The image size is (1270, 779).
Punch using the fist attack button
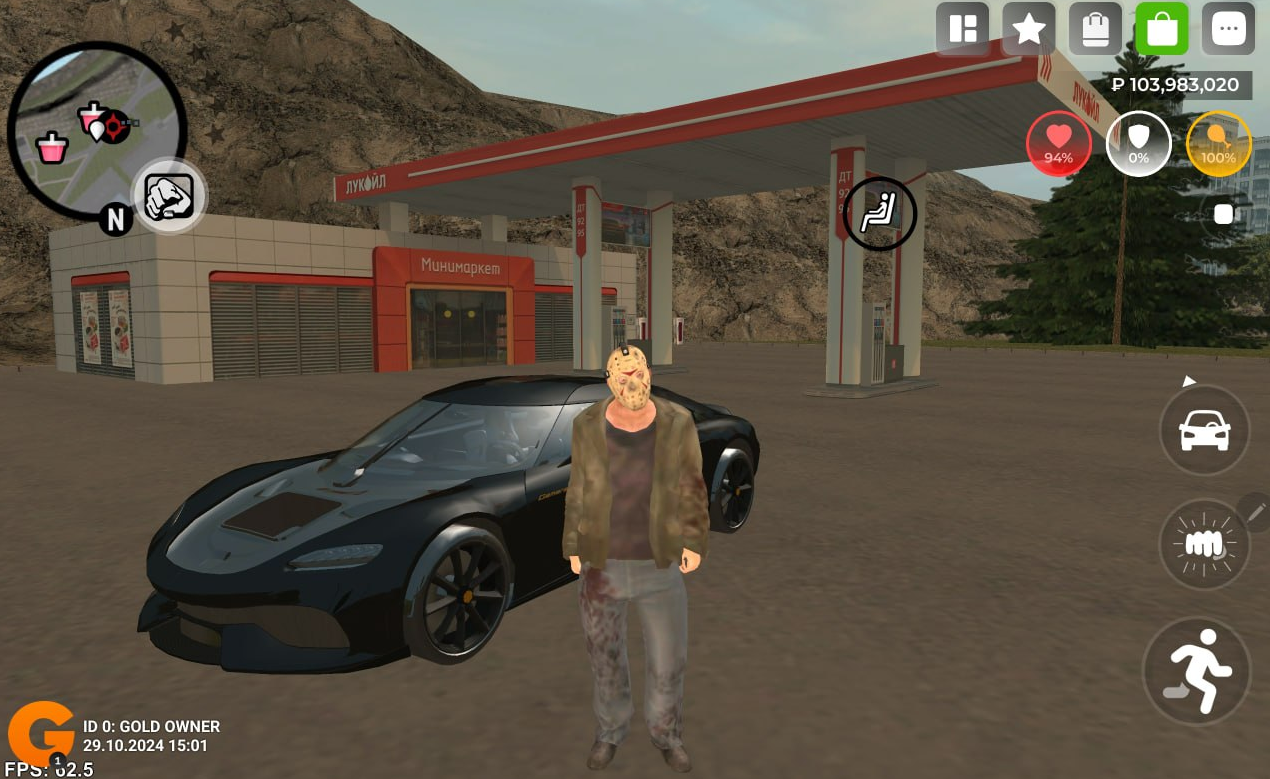pyautogui.click(x=1204, y=544)
